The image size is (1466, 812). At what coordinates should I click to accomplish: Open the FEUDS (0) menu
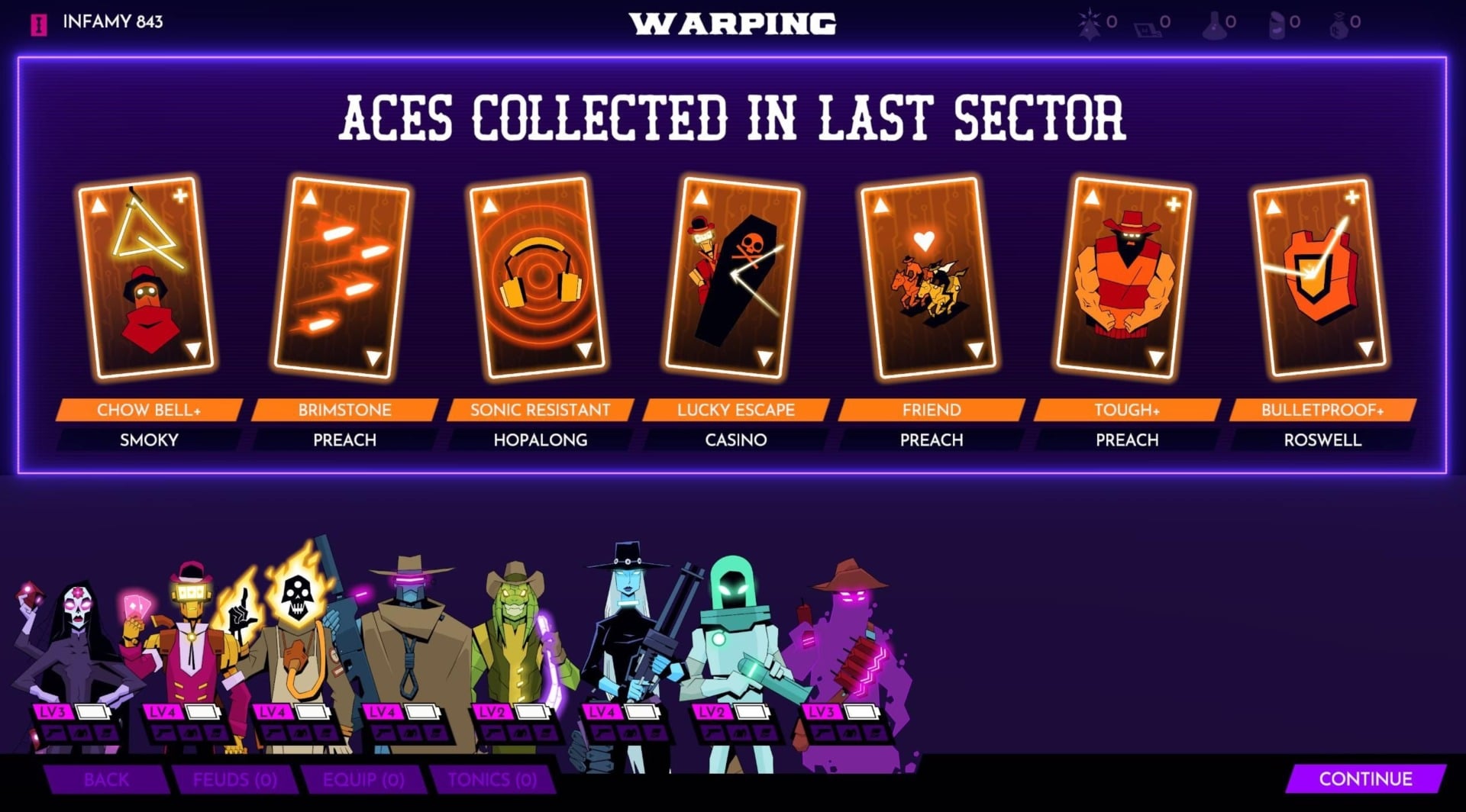point(234,780)
